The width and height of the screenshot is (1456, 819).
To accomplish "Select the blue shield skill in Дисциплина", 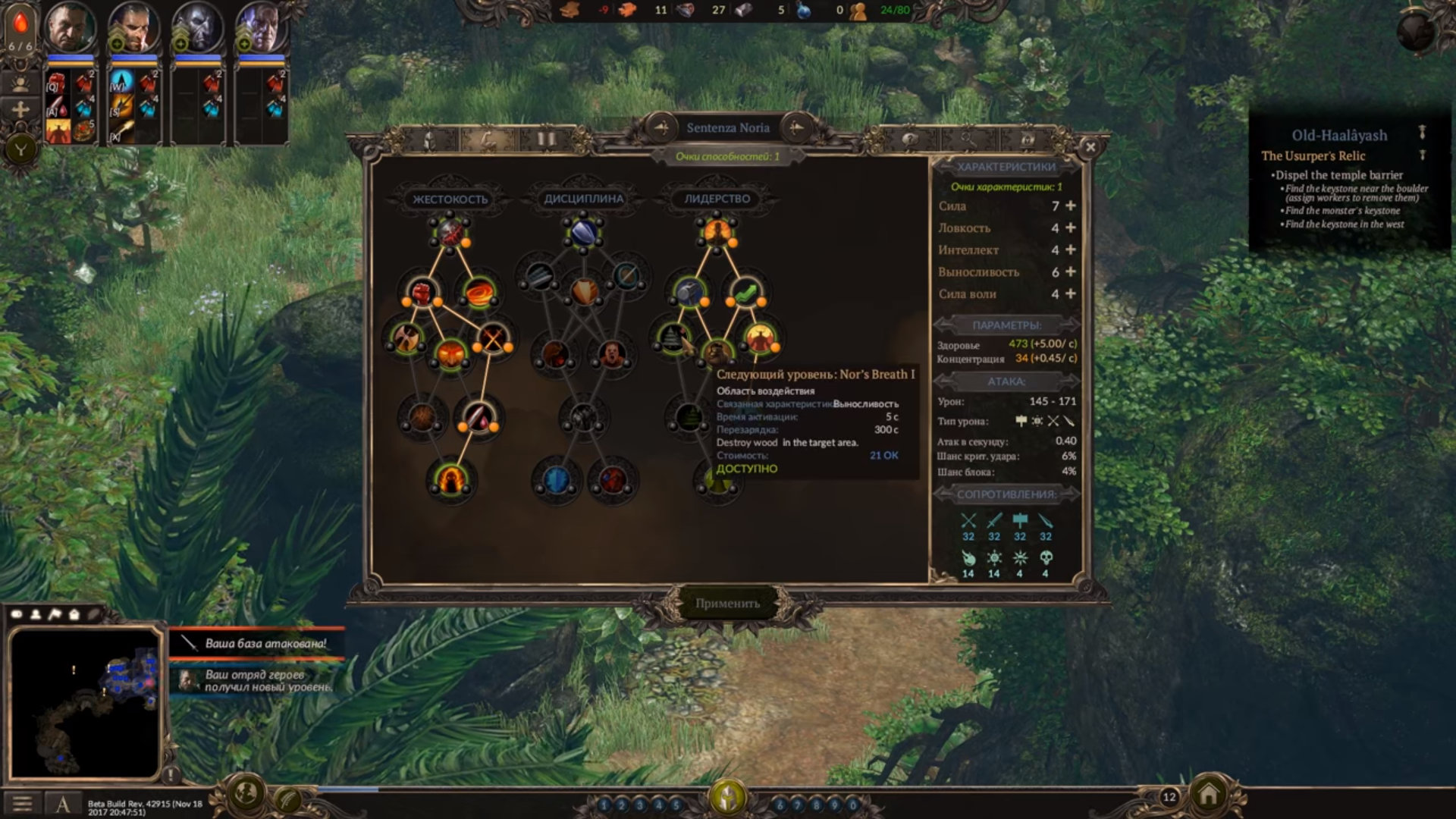I will tap(583, 233).
